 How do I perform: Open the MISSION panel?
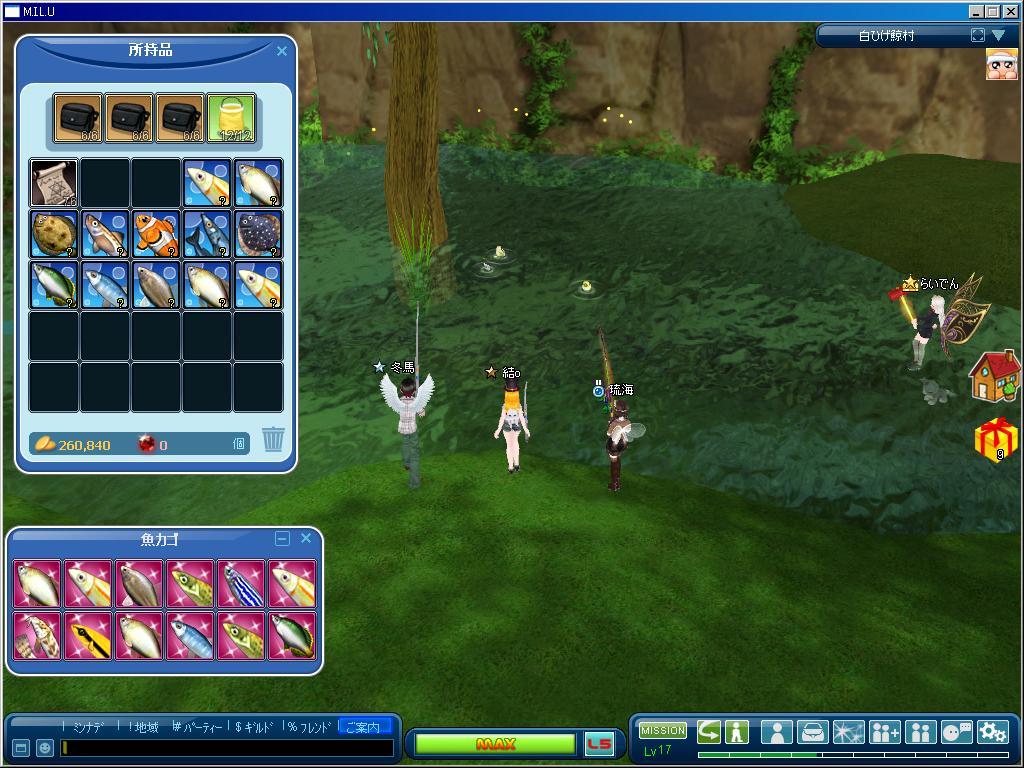point(662,731)
